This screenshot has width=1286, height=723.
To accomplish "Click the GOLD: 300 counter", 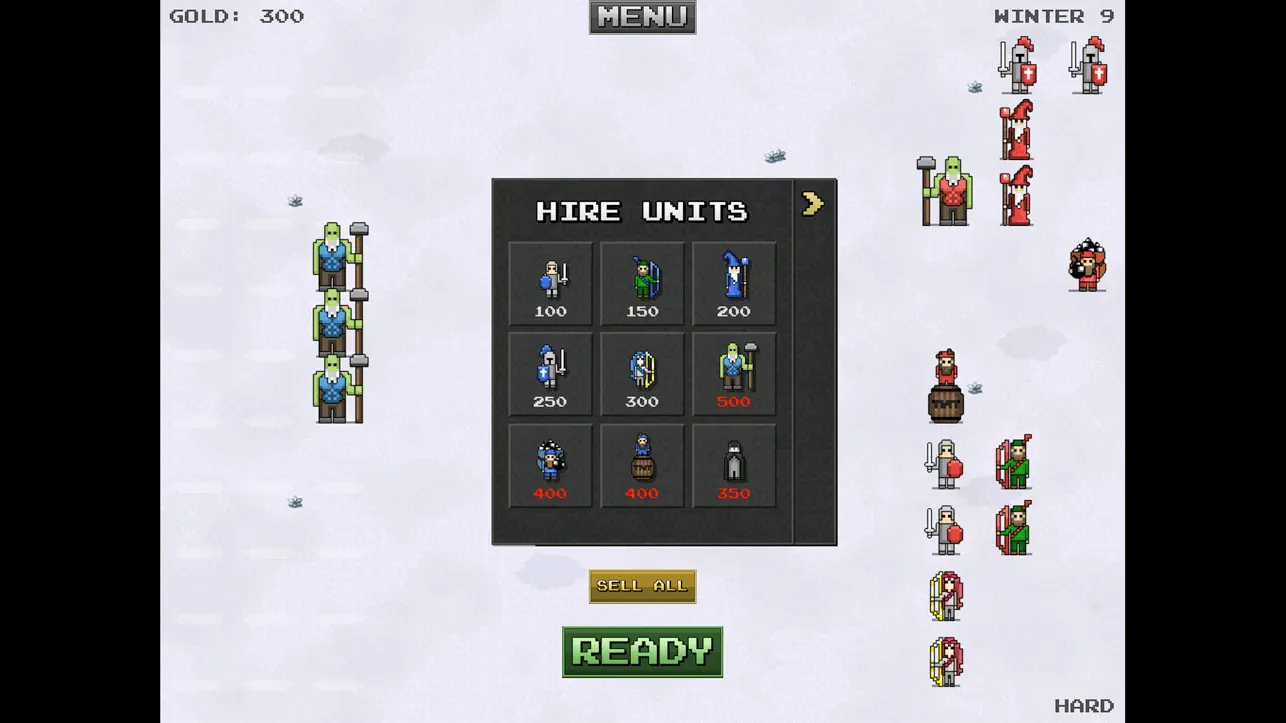I will point(238,16).
